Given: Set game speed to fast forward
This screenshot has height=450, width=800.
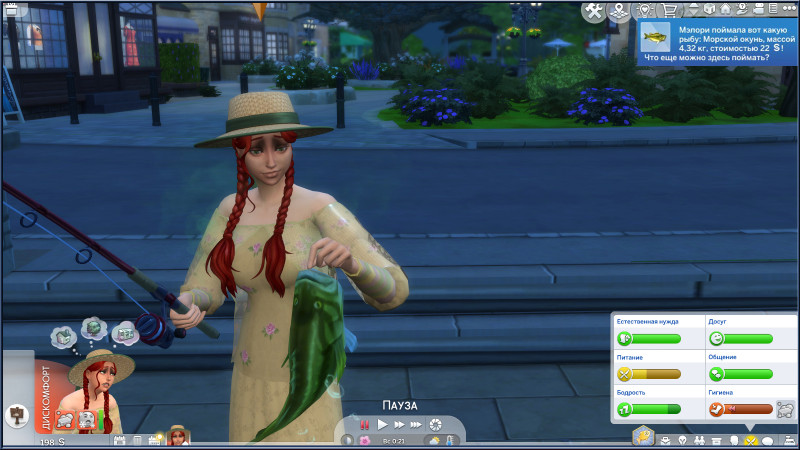Looking at the screenshot, I should (x=399, y=424).
